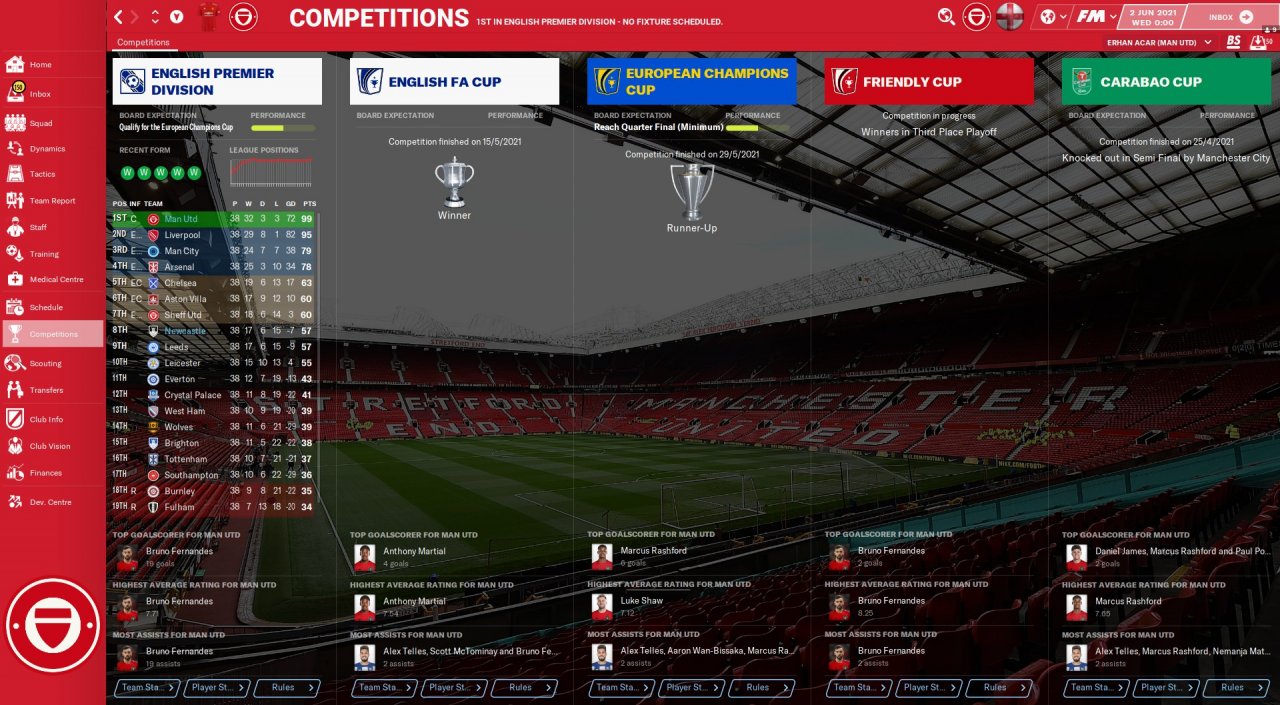Click the navigate back arrow
Image resolution: width=1280 pixels, height=705 pixels.
point(119,16)
